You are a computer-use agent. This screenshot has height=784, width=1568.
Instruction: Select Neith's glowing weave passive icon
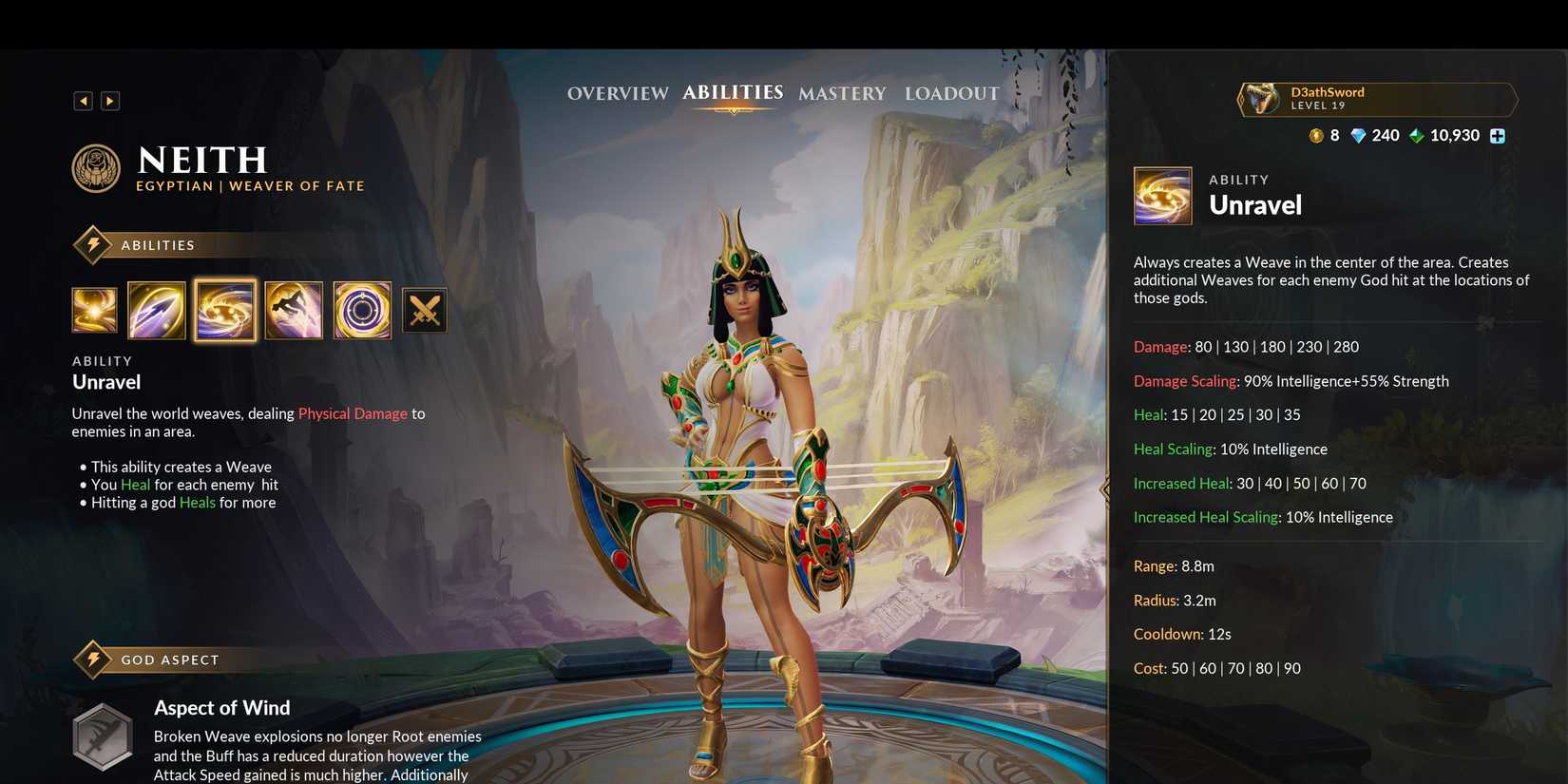[95, 310]
